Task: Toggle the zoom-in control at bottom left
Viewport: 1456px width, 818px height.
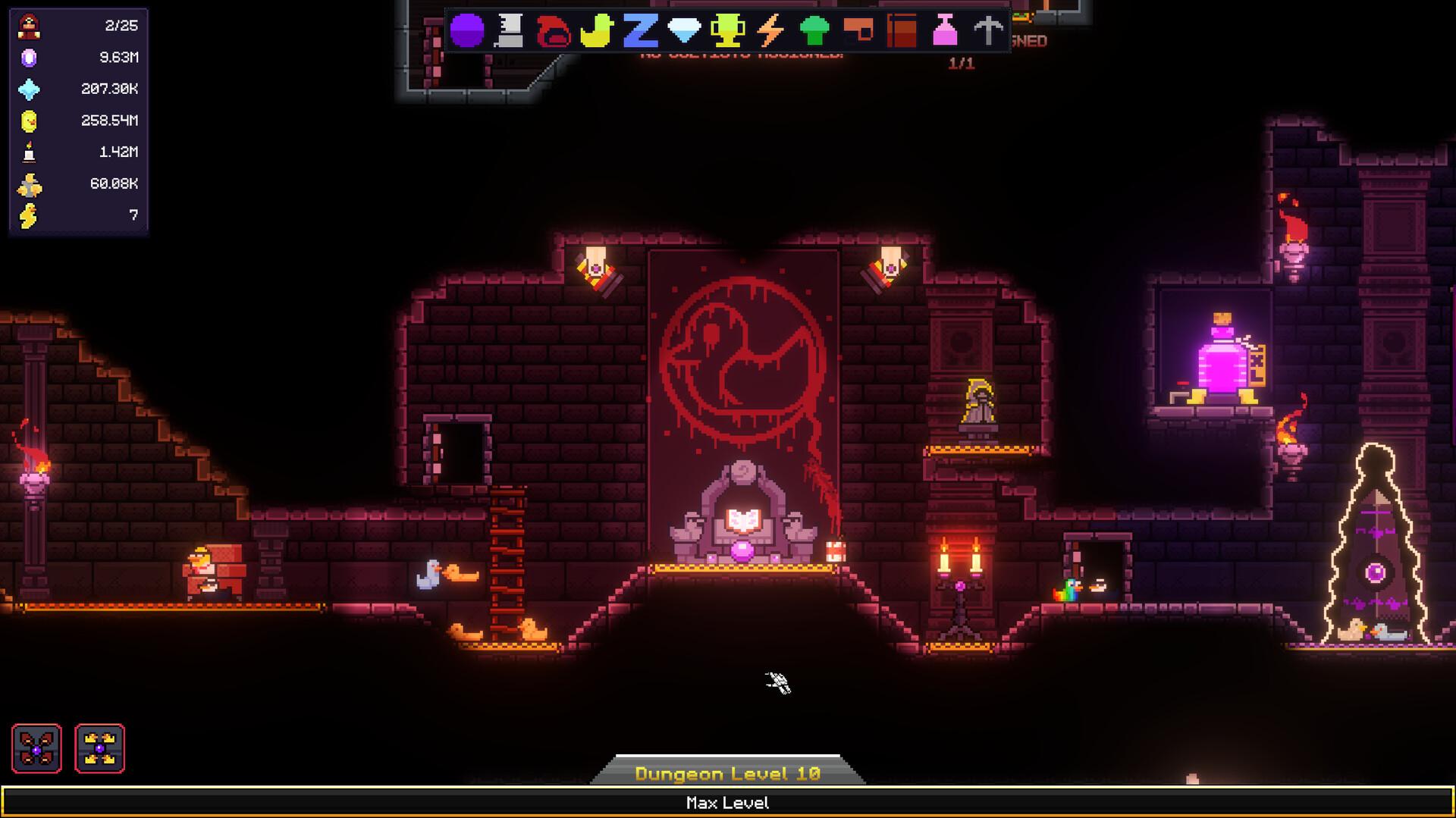Action: point(99,747)
